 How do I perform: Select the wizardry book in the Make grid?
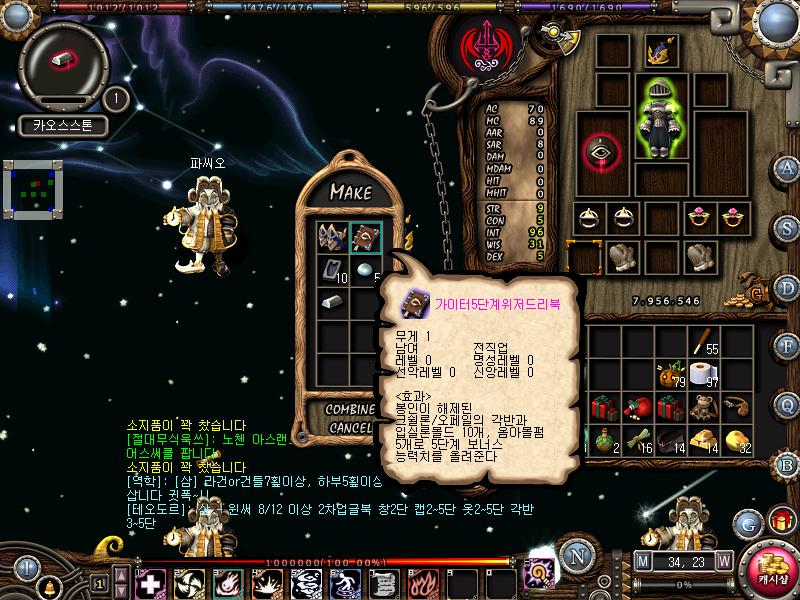(366, 238)
